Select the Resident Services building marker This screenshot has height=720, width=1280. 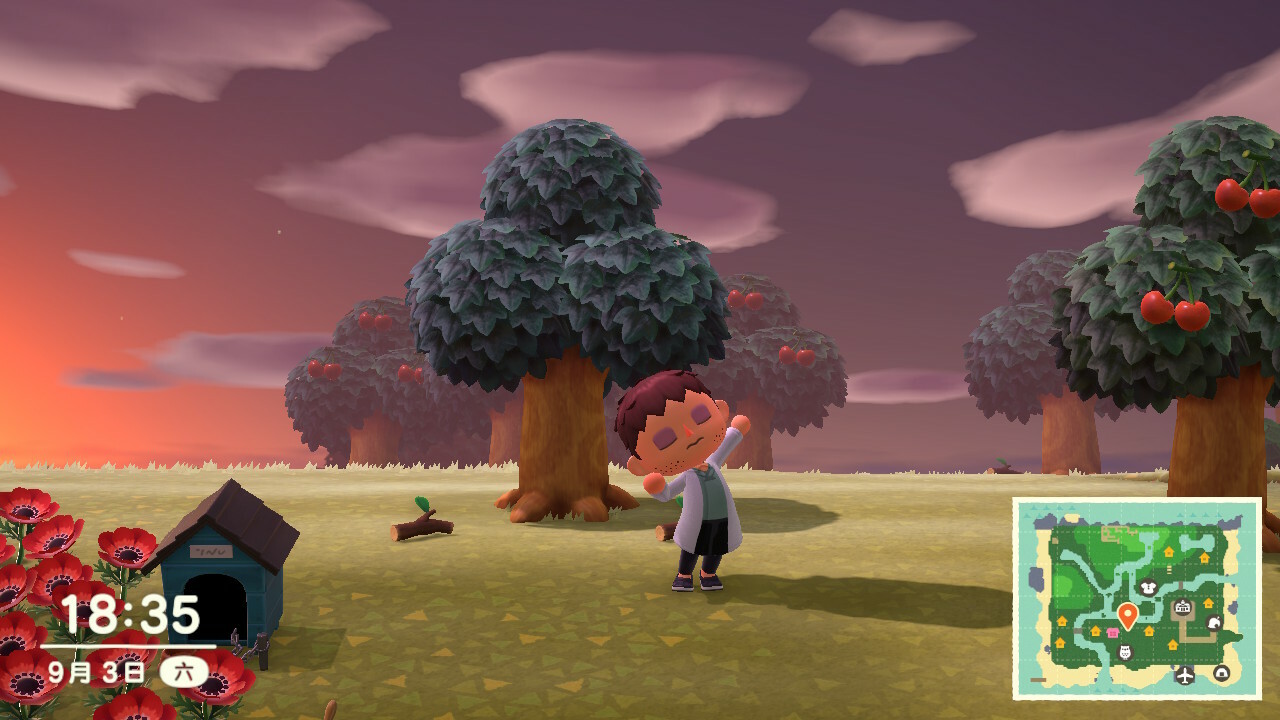point(1183,607)
